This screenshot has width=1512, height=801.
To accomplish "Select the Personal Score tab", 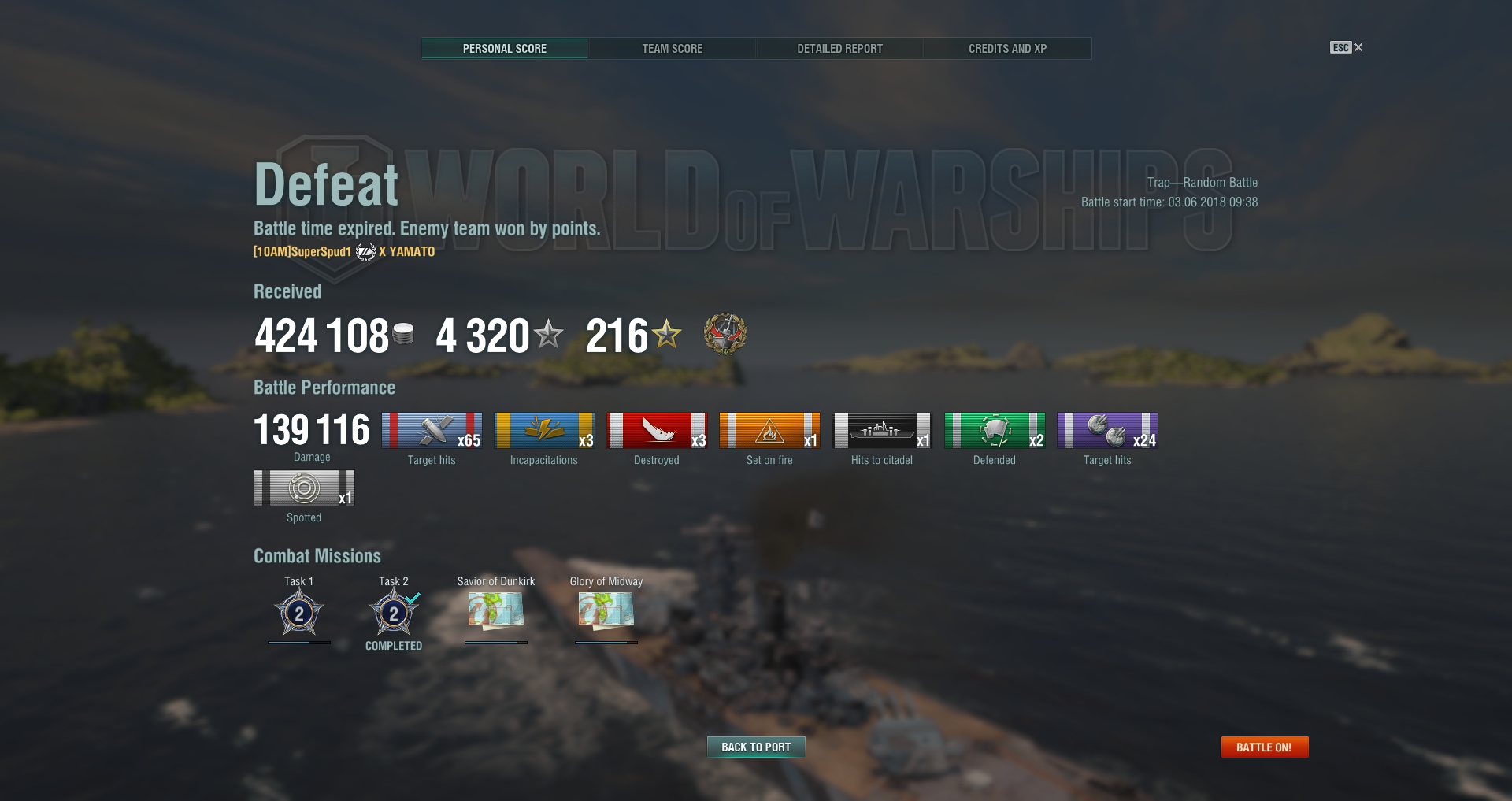I will click(504, 49).
